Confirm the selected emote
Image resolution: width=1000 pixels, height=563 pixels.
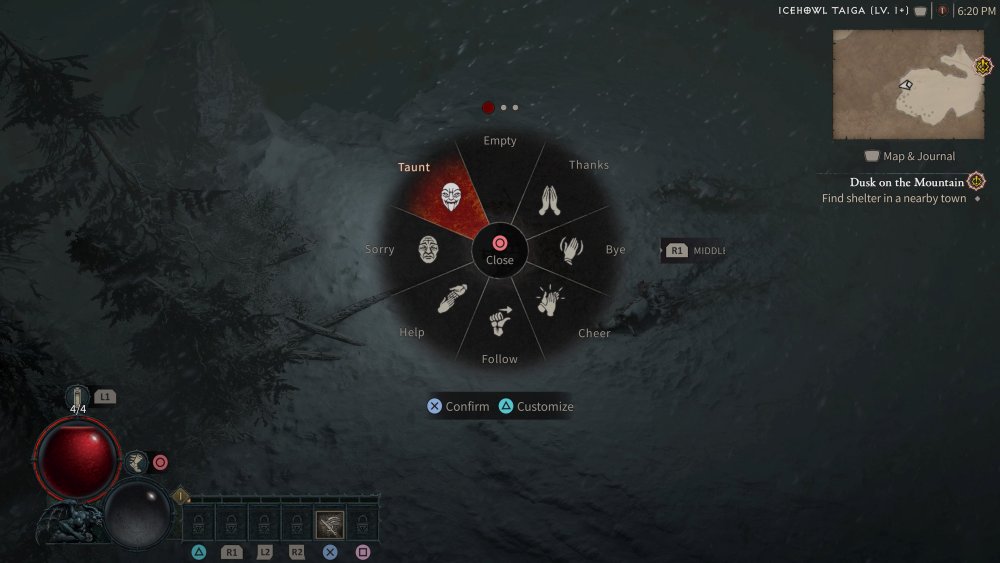(458, 406)
